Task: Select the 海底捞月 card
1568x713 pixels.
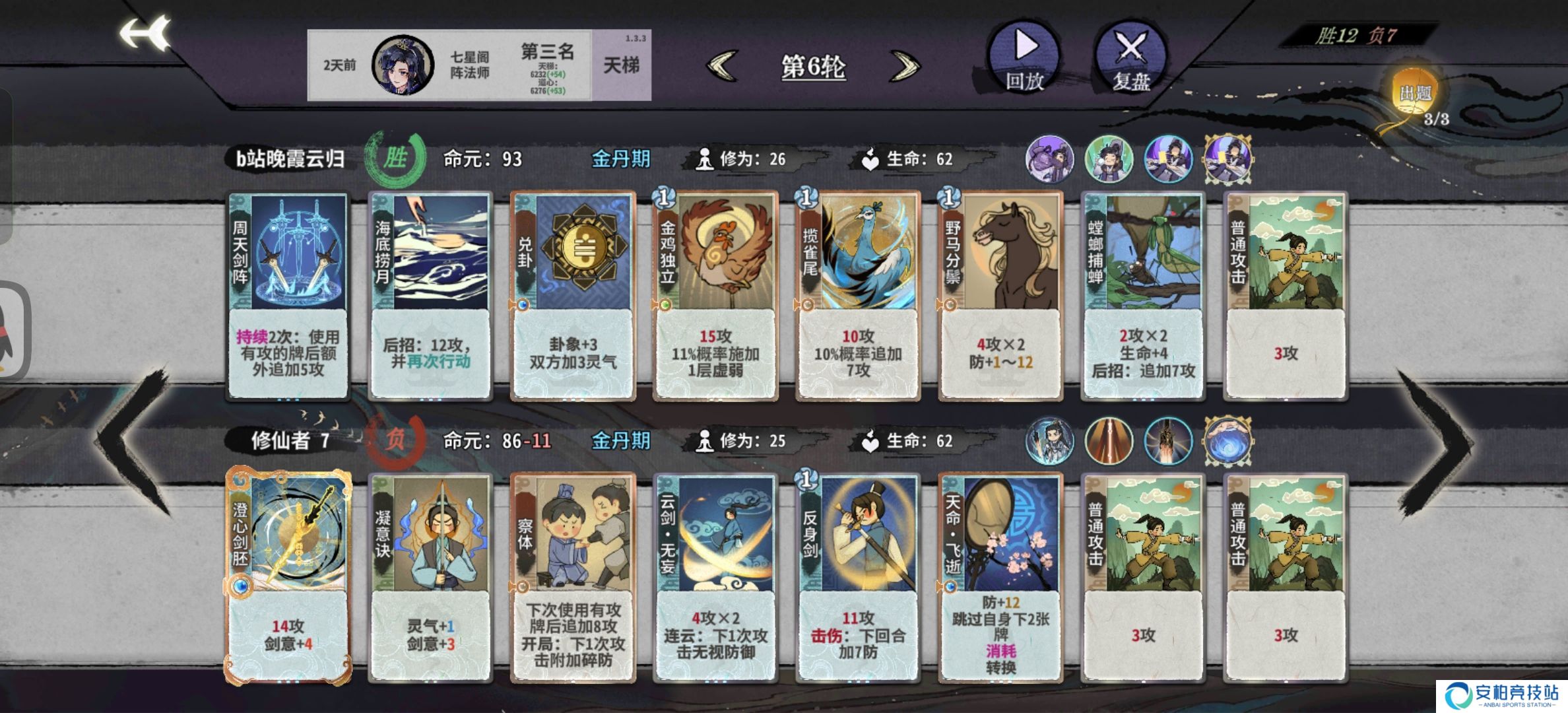Action: [x=430, y=296]
